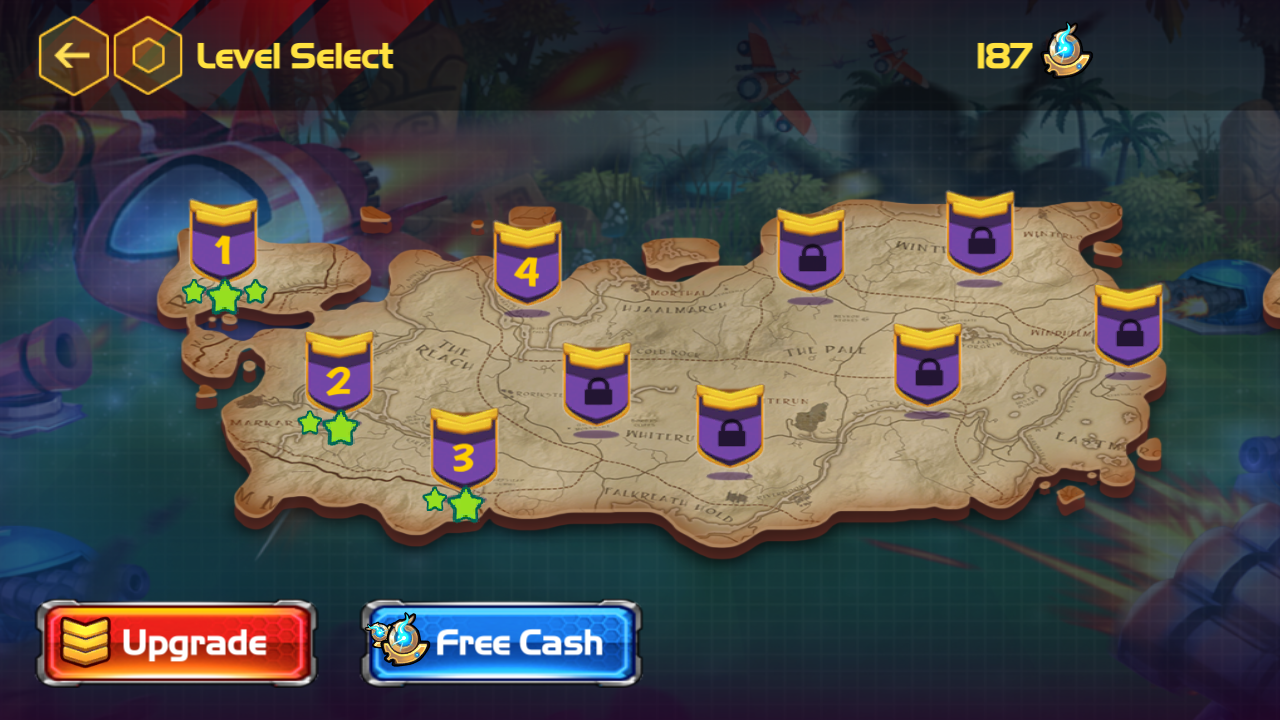The width and height of the screenshot is (1280, 720).
Task: Click the back arrow button
Action: pyautogui.click(x=73, y=56)
